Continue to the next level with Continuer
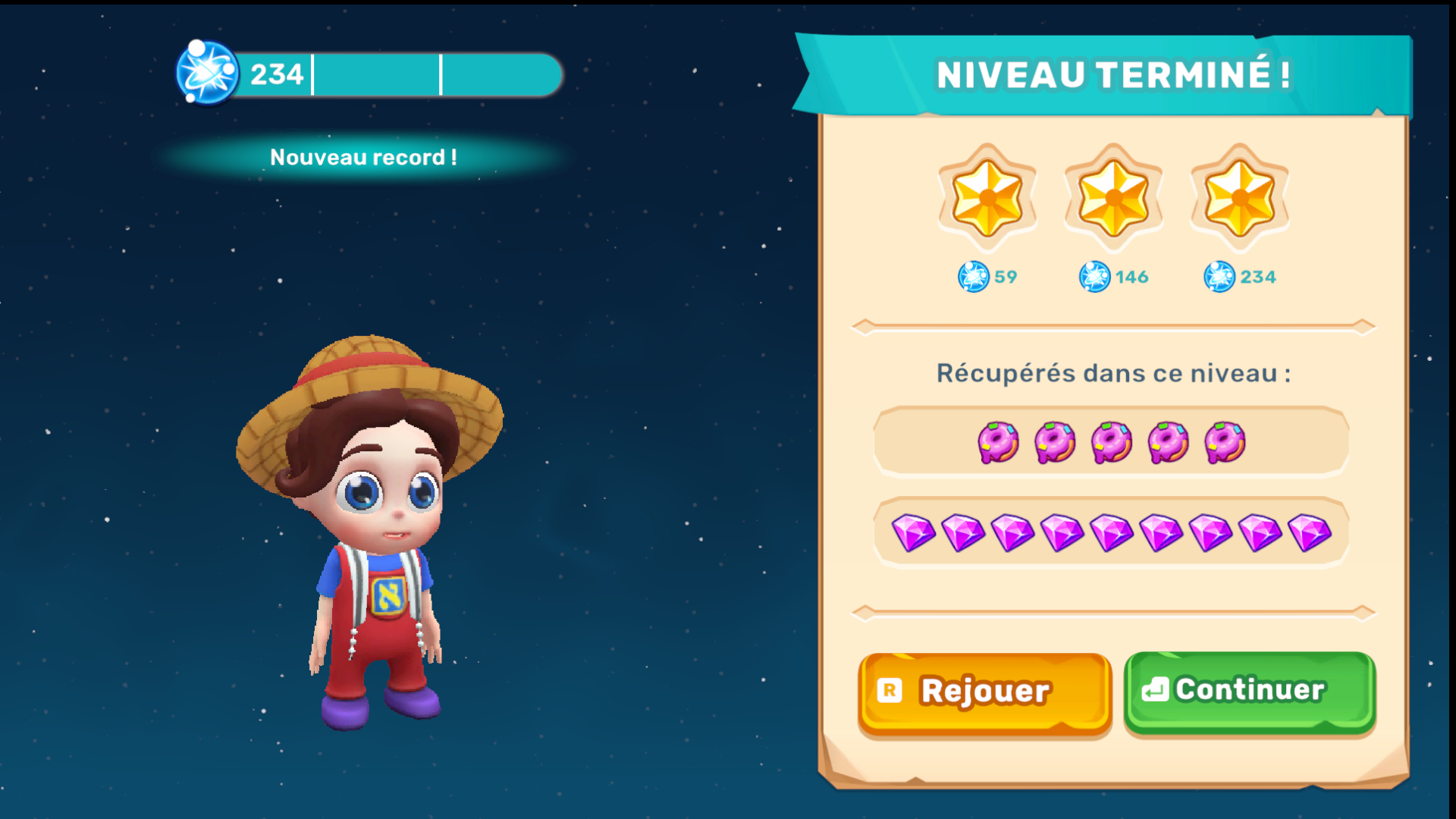The width and height of the screenshot is (1456, 819). (1249, 690)
